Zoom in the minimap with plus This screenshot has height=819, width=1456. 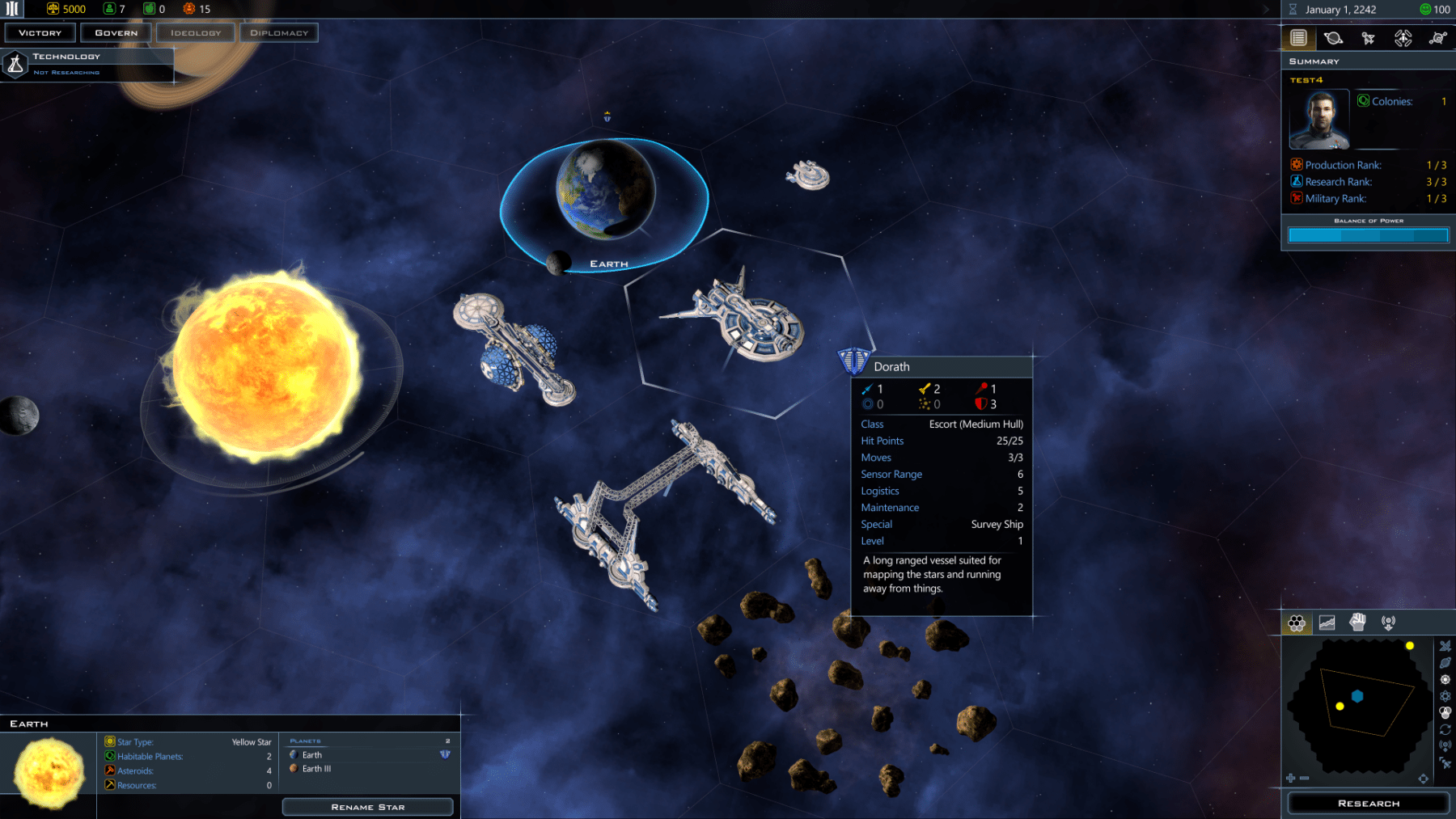(1290, 778)
